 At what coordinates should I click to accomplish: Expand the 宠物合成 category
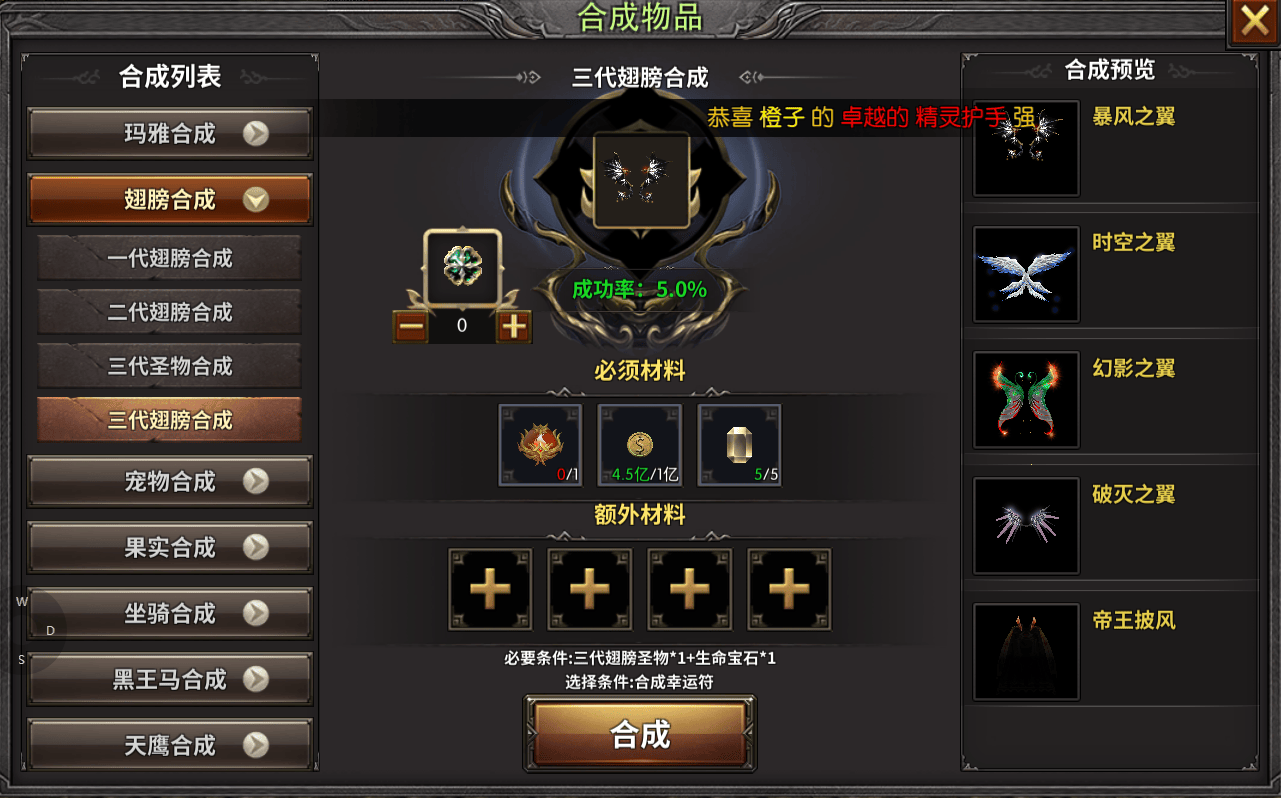170,482
